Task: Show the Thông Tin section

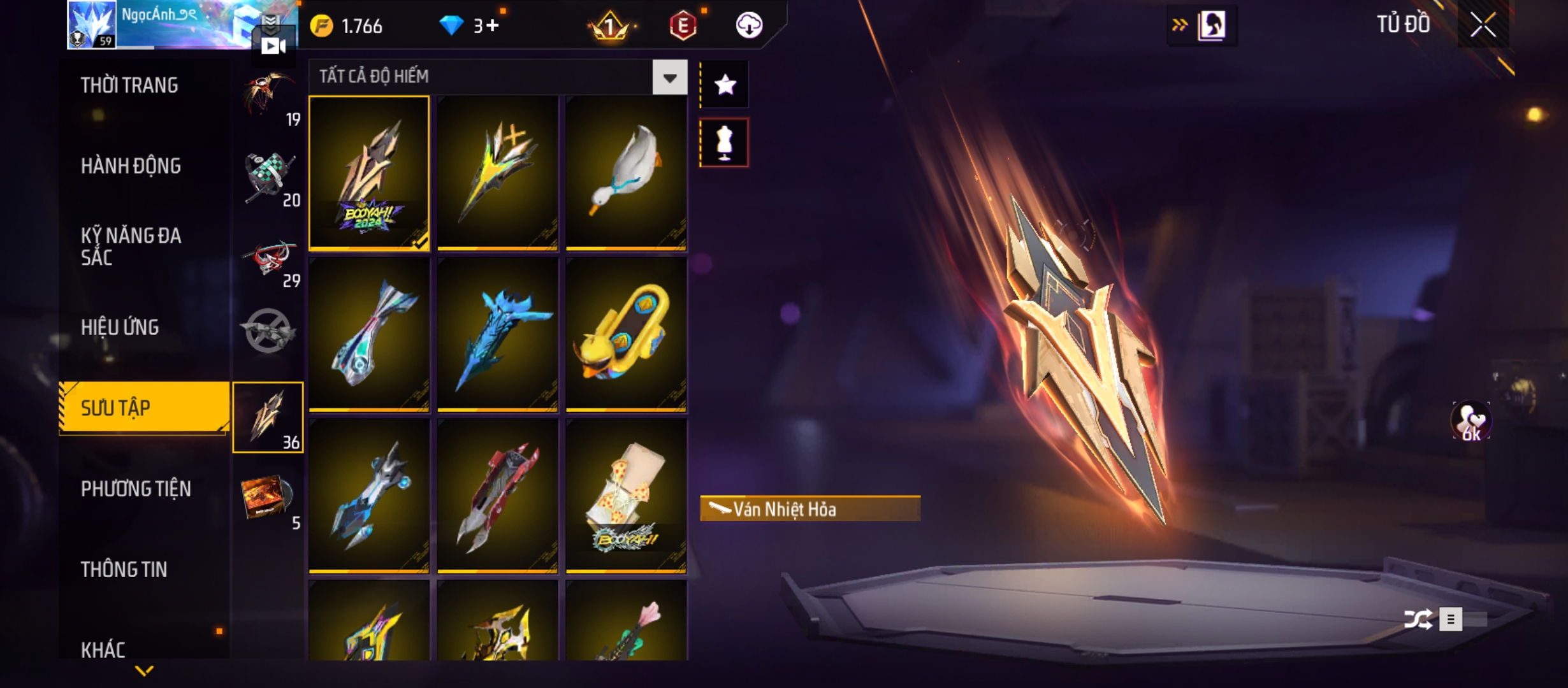Action: pos(124,569)
